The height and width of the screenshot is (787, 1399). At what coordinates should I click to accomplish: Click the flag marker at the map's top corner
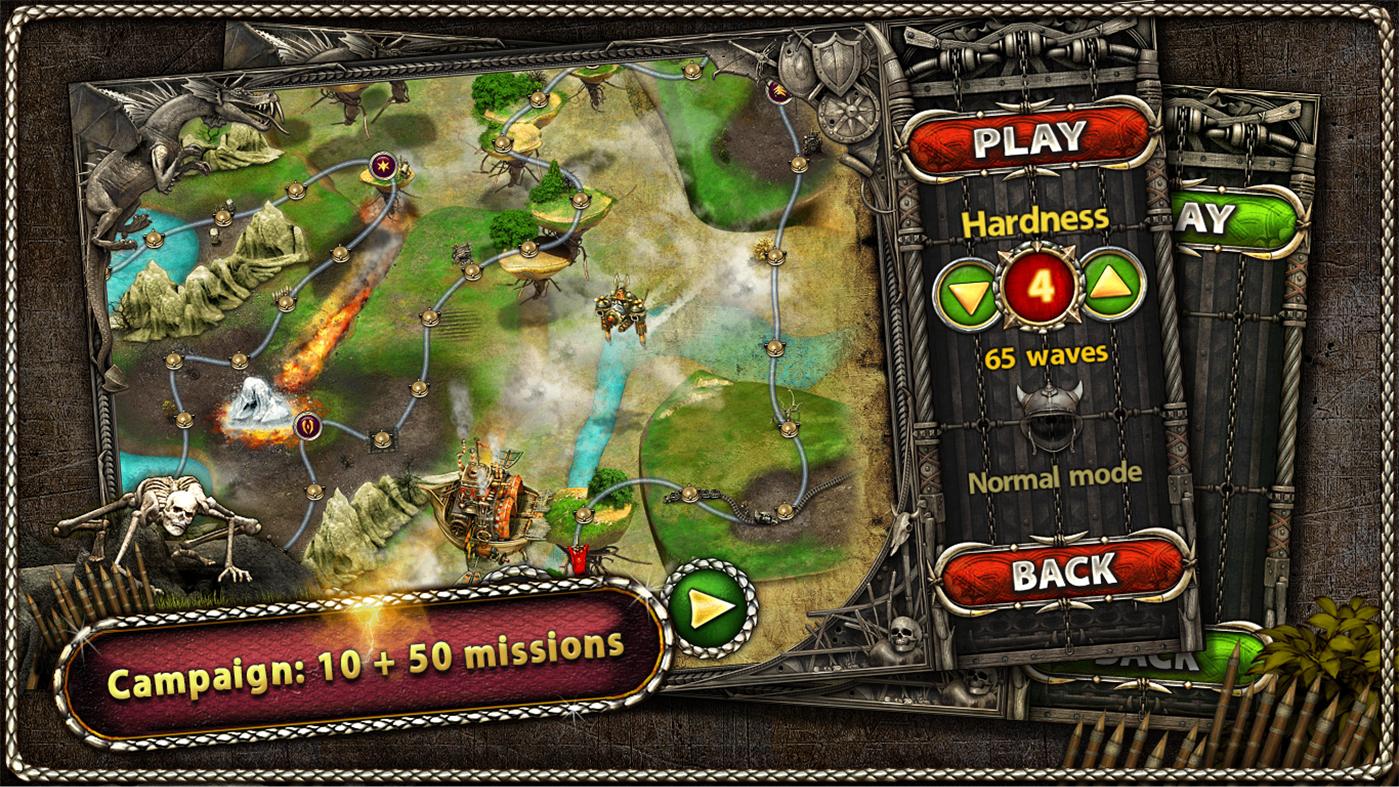click(779, 90)
